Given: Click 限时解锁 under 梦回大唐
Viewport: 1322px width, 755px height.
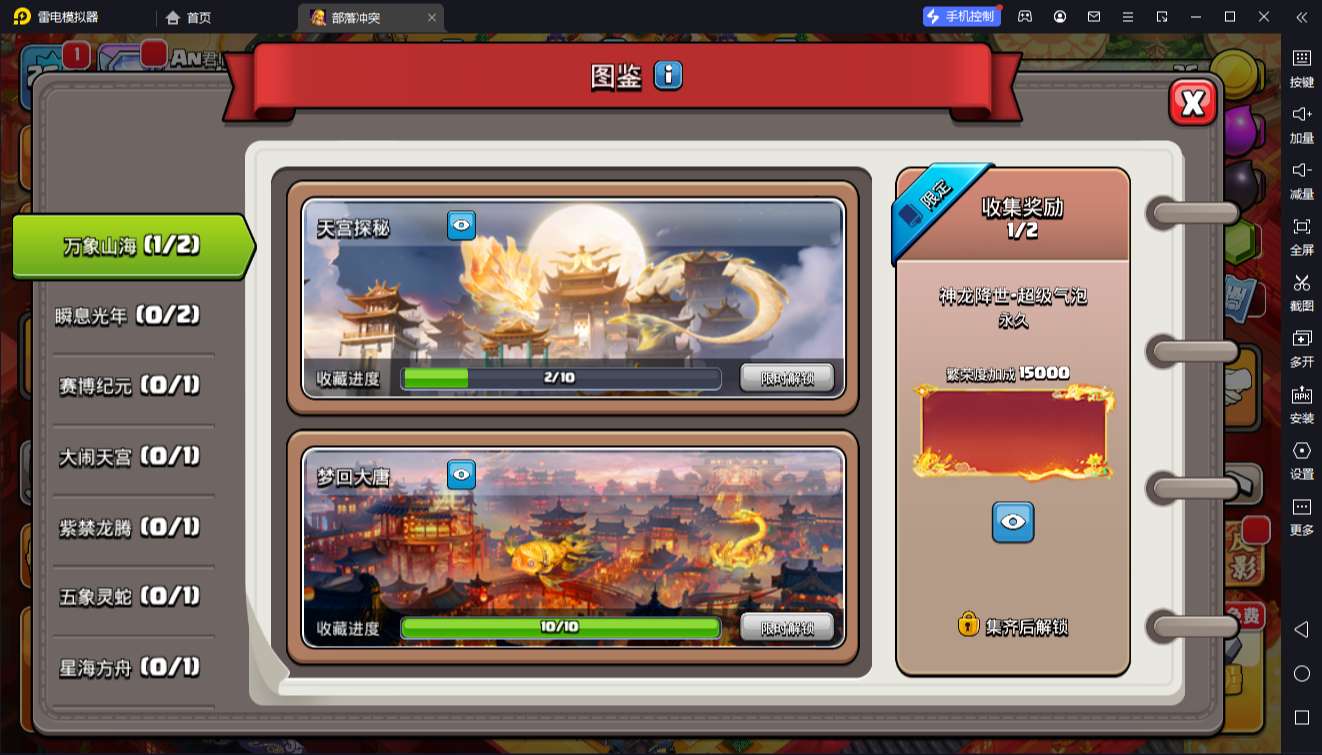Looking at the screenshot, I should (x=786, y=627).
